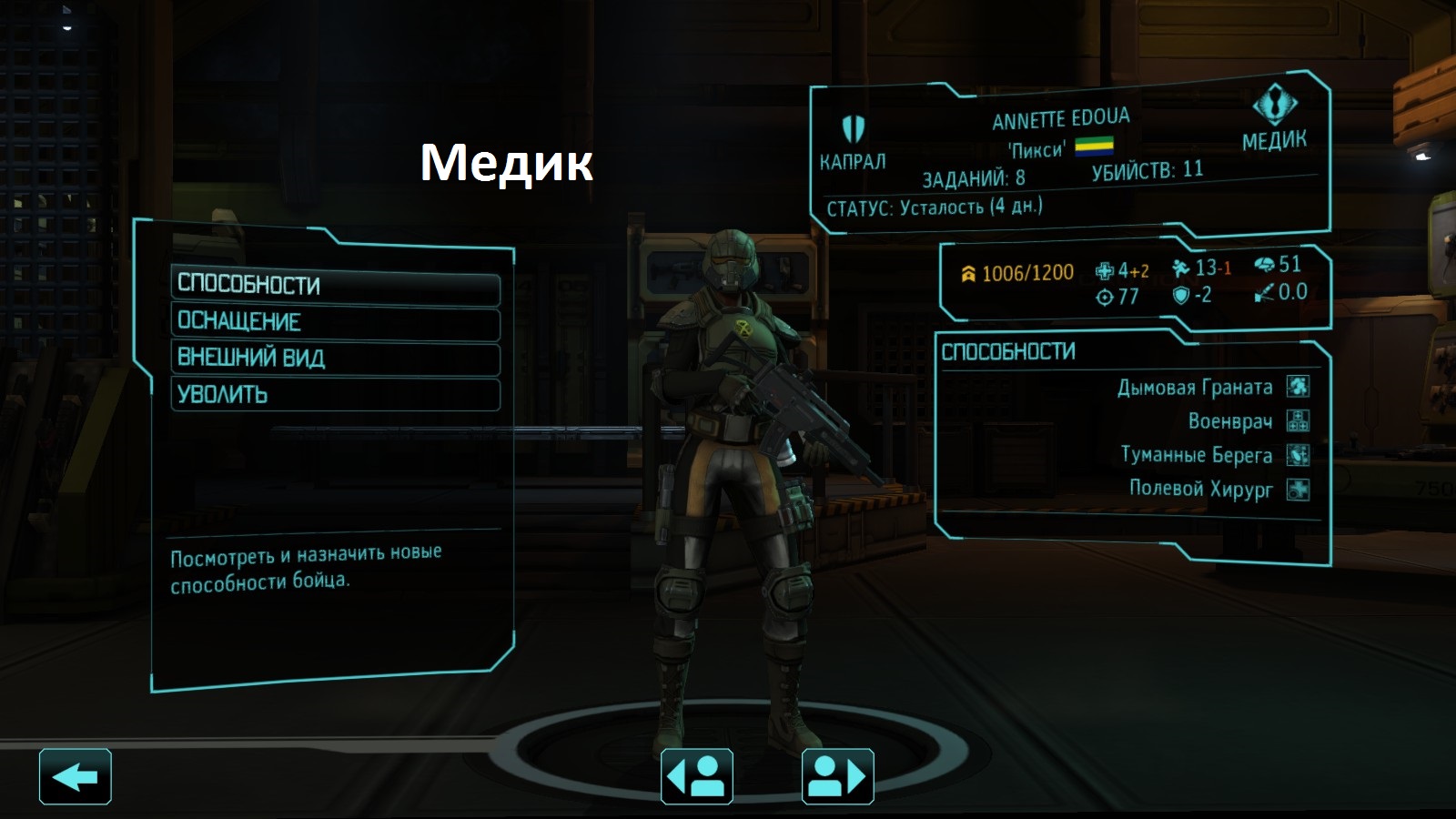This screenshot has height=819, width=1456.
Task: Click the Военврач ability icon
Action: pyautogui.click(x=1298, y=421)
